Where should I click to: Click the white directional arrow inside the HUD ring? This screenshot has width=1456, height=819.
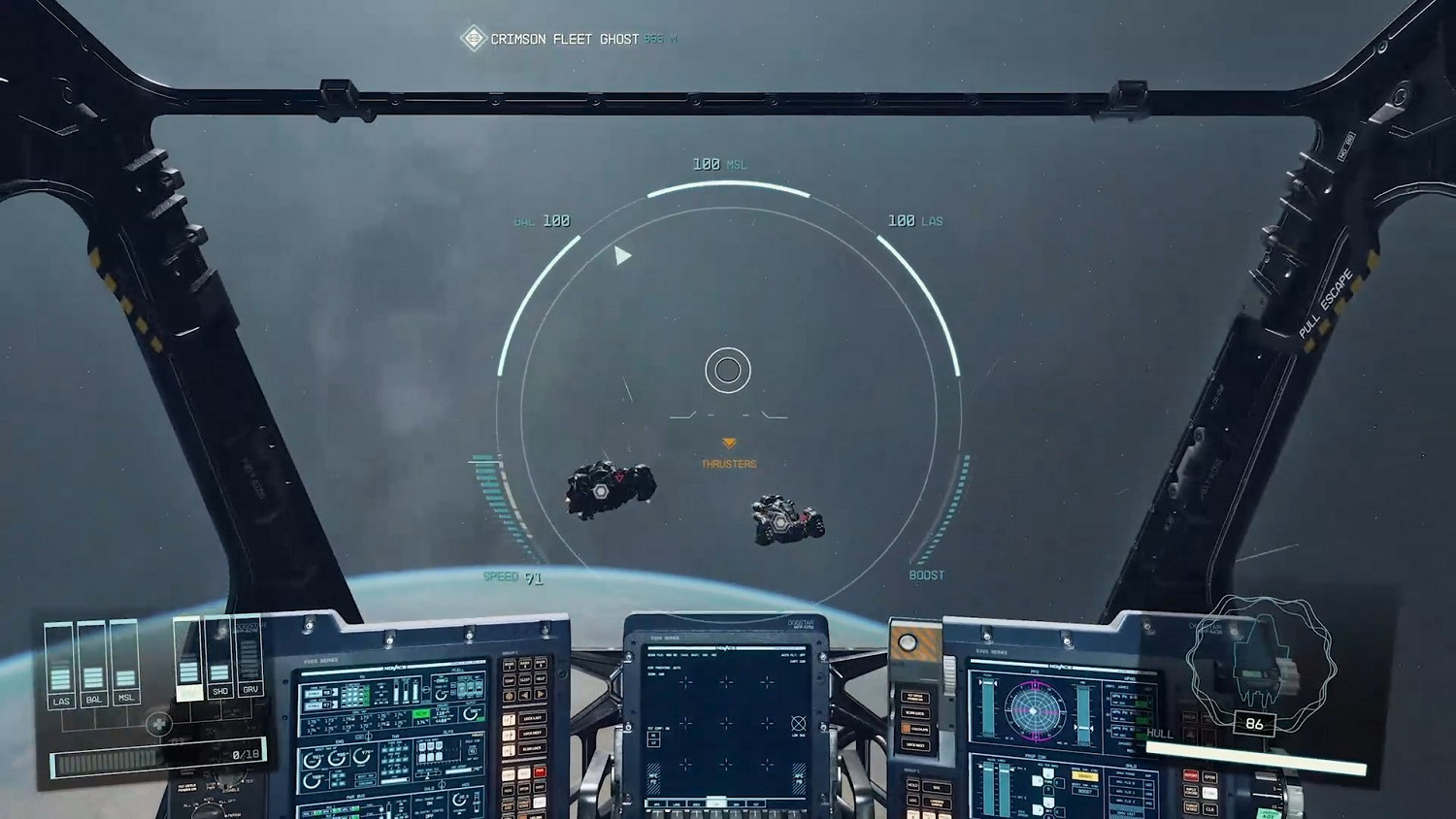621,255
